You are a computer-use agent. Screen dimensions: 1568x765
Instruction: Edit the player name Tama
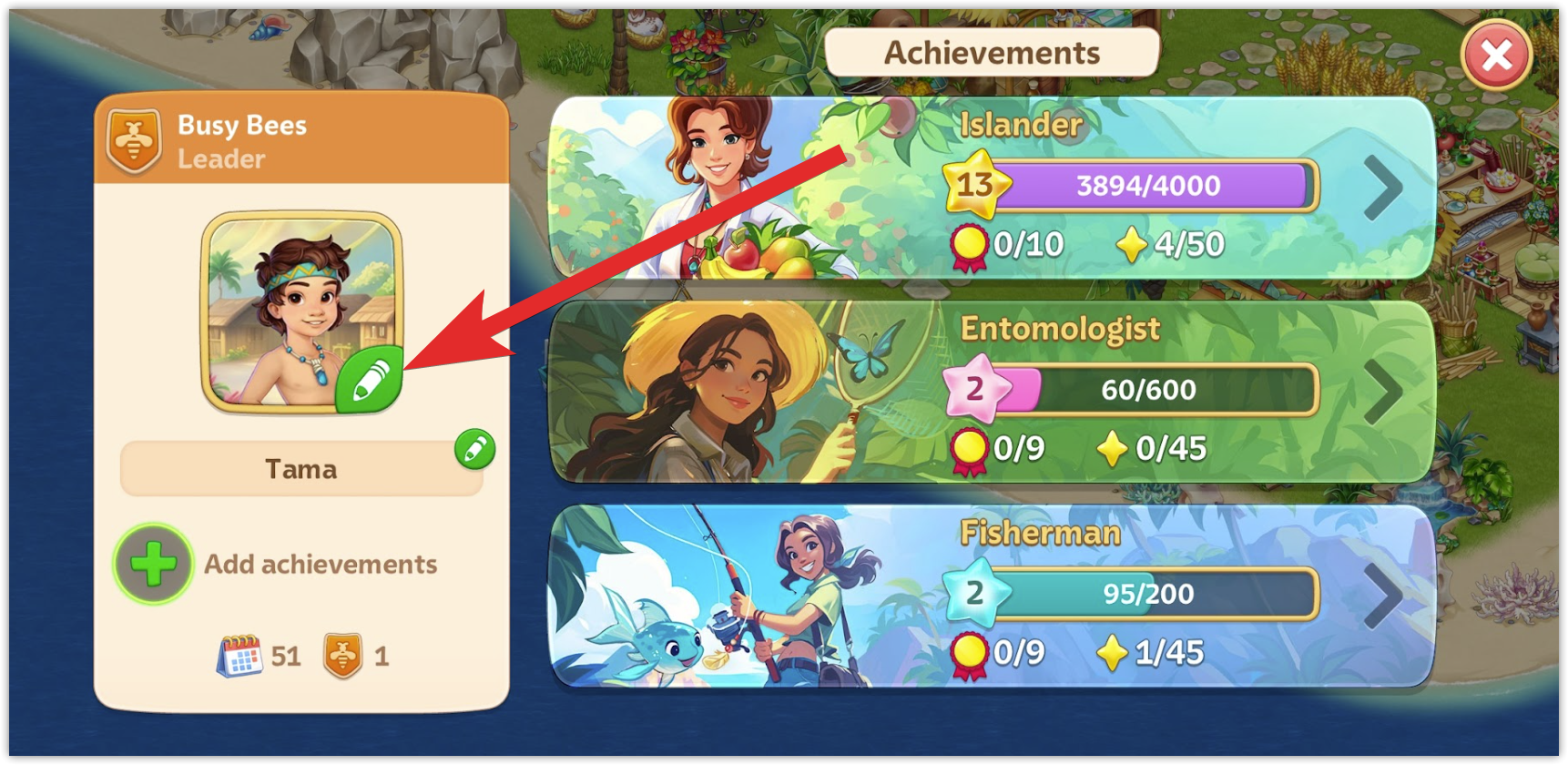(x=474, y=449)
